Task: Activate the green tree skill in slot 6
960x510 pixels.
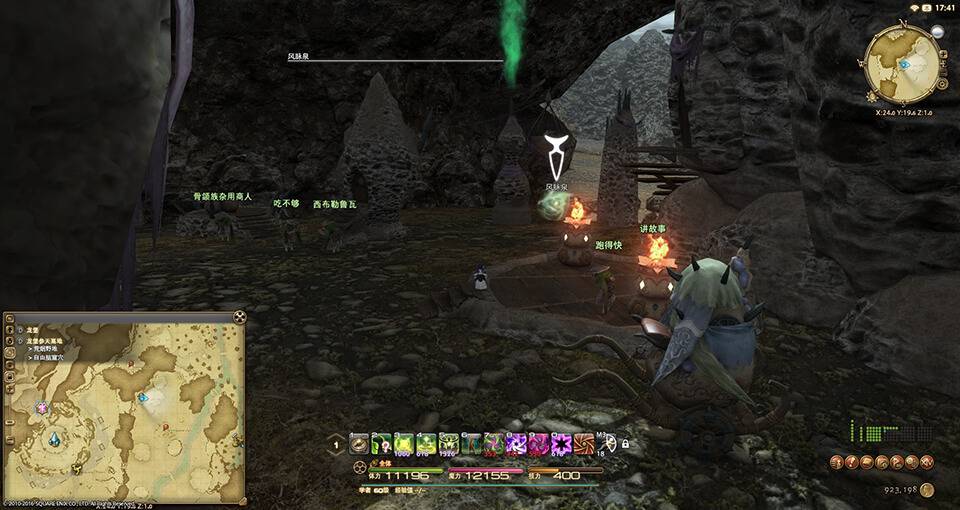Action: pyautogui.click(x=472, y=444)
